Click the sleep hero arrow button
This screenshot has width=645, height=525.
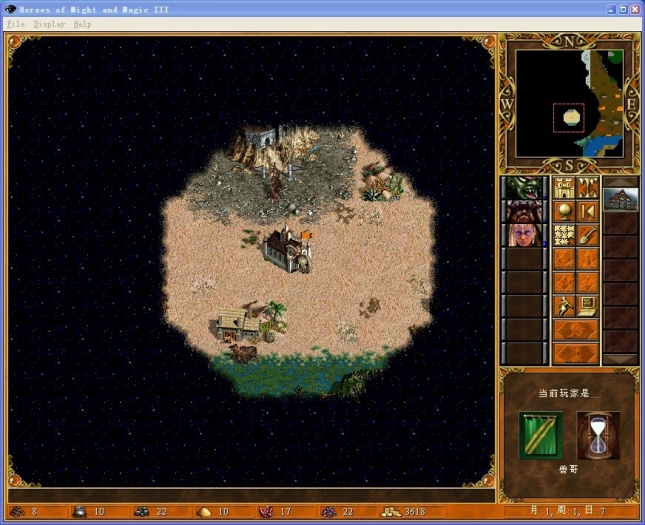[x=588, y=211]
